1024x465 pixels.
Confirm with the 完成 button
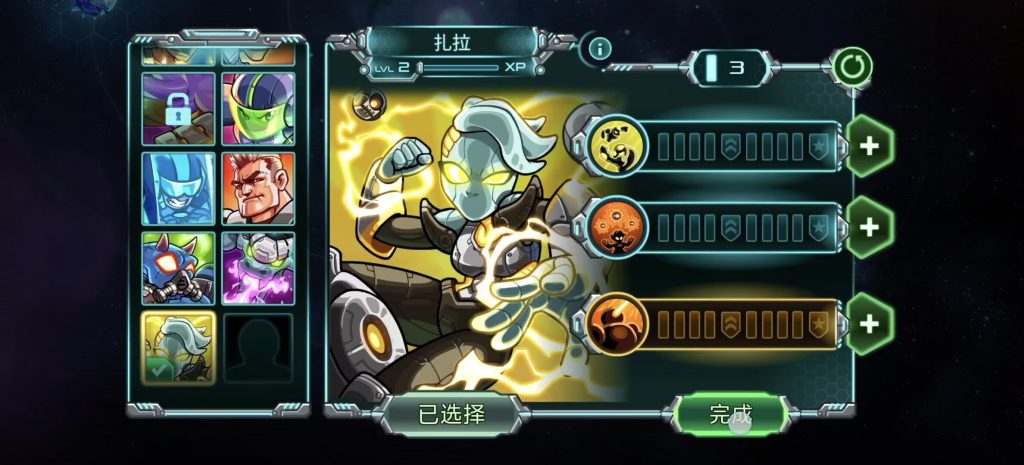730,414
